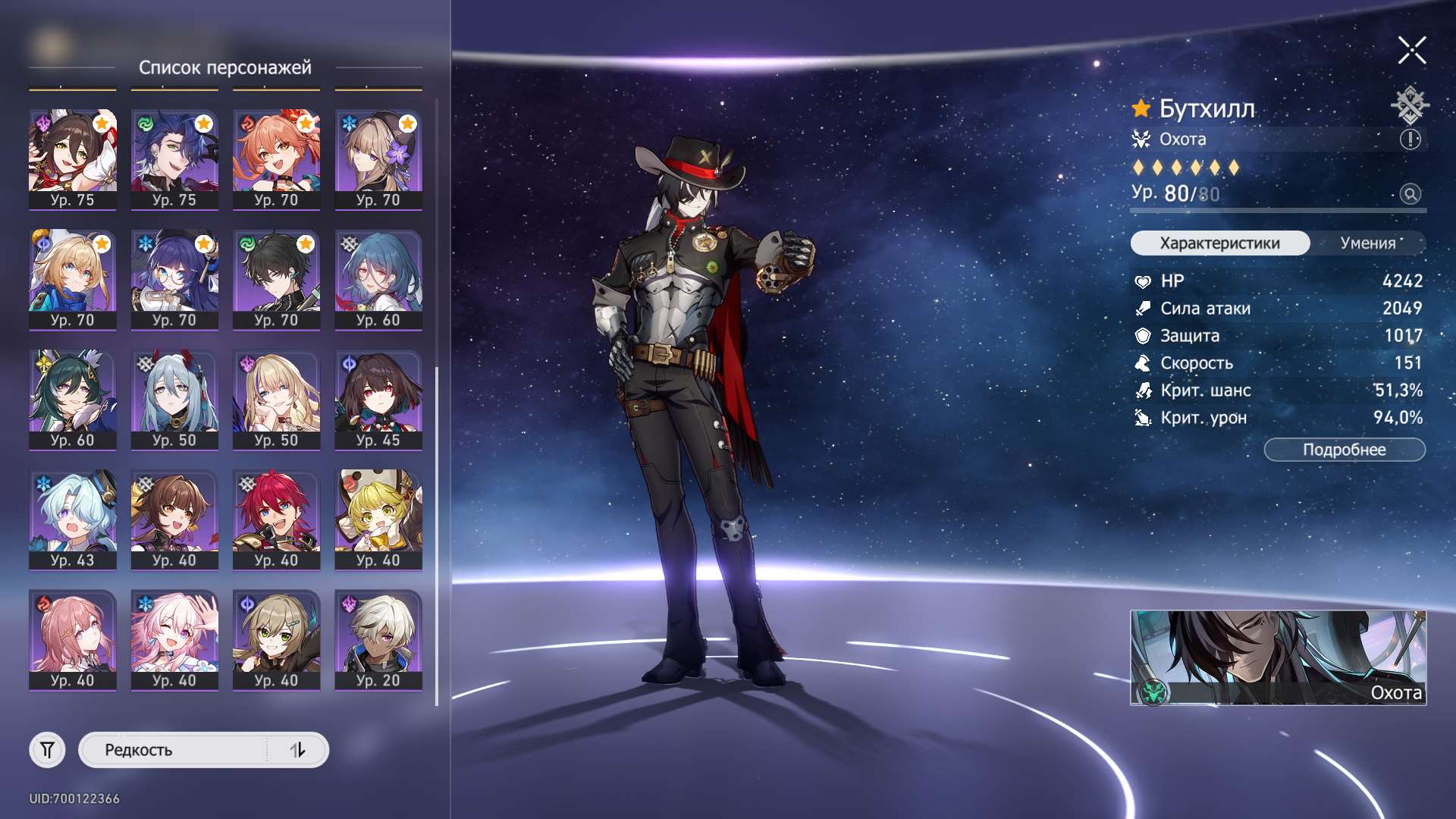Open the Подробнее stats details
1456x819 pixels.
(1344, 450)
